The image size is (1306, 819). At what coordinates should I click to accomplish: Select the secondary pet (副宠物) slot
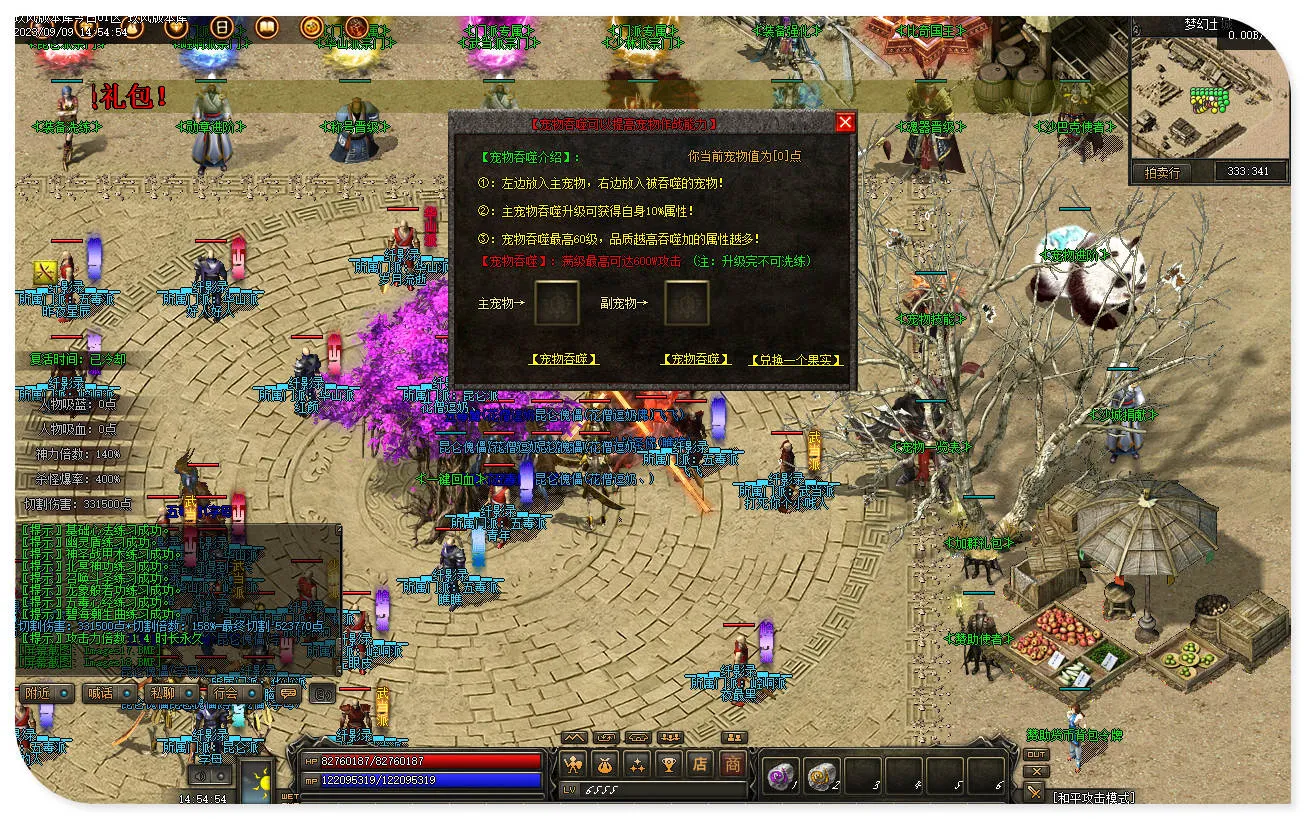pyautogui.click(x=686, y=302)
